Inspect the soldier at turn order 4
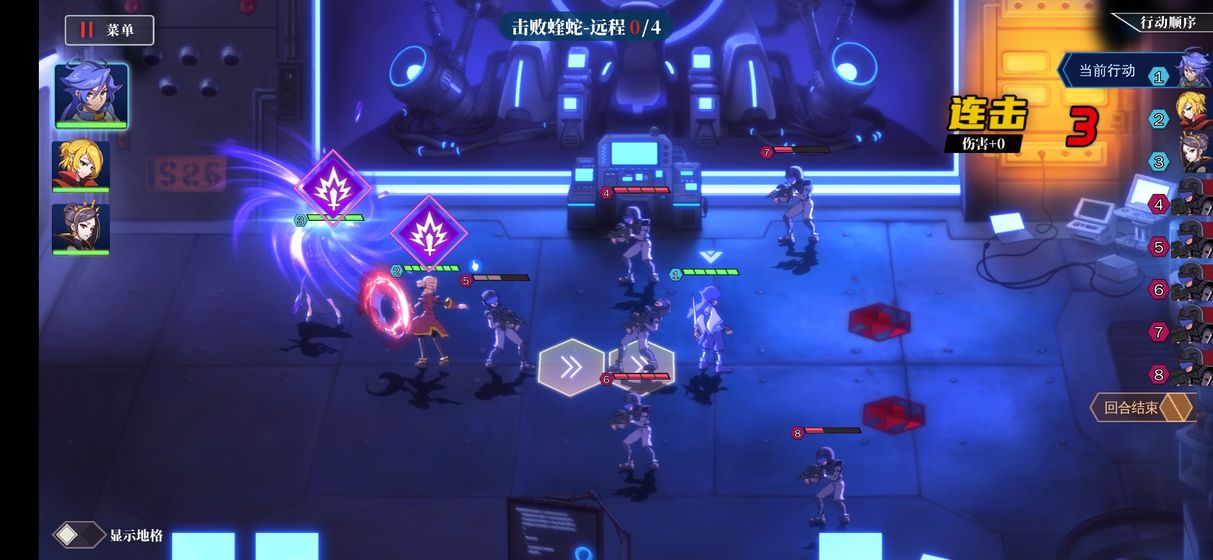The width and height of the screenshot is (1213, 560). click(x=1189, y=204)
